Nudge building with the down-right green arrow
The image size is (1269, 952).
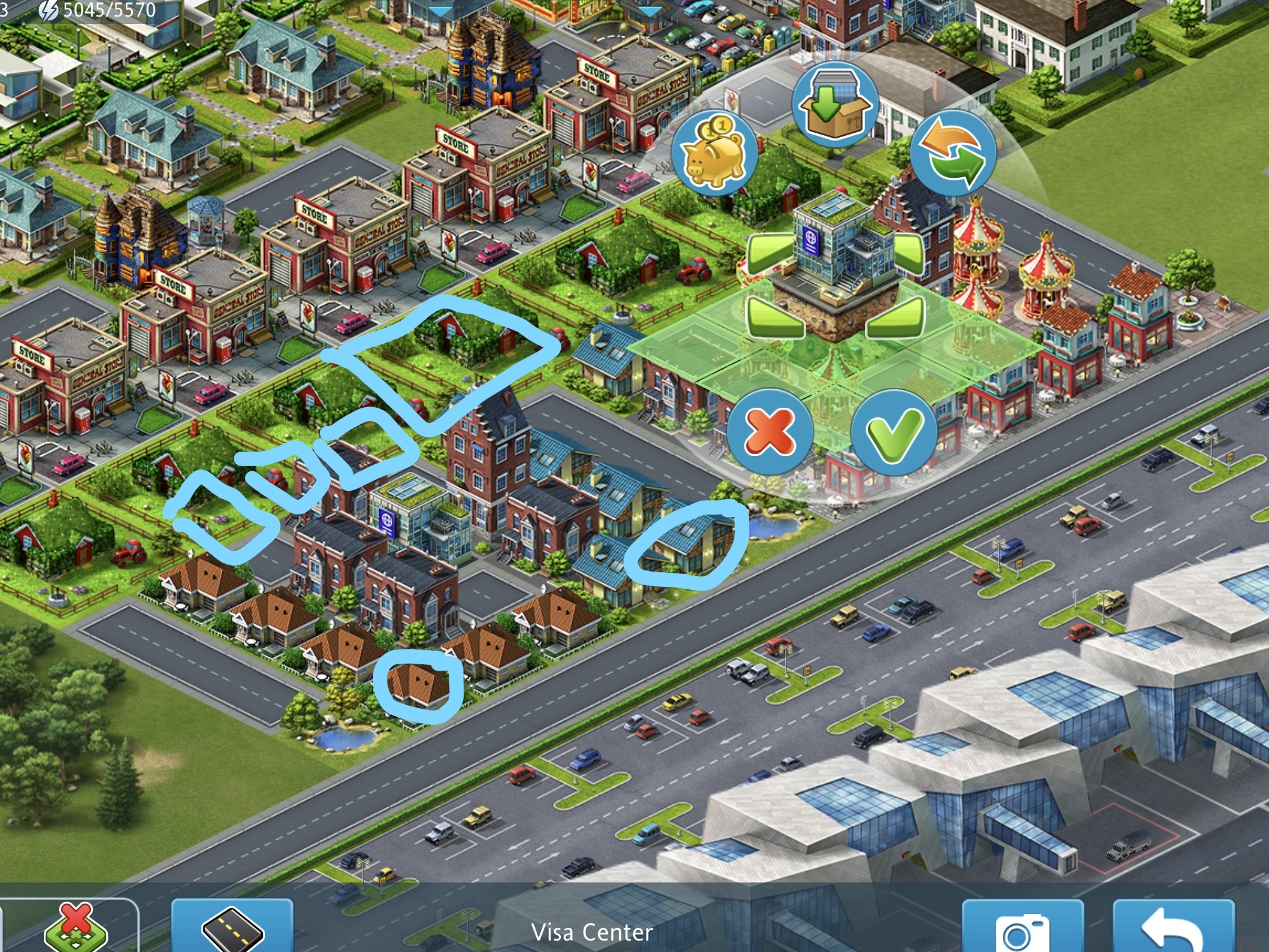click(897, 318)
